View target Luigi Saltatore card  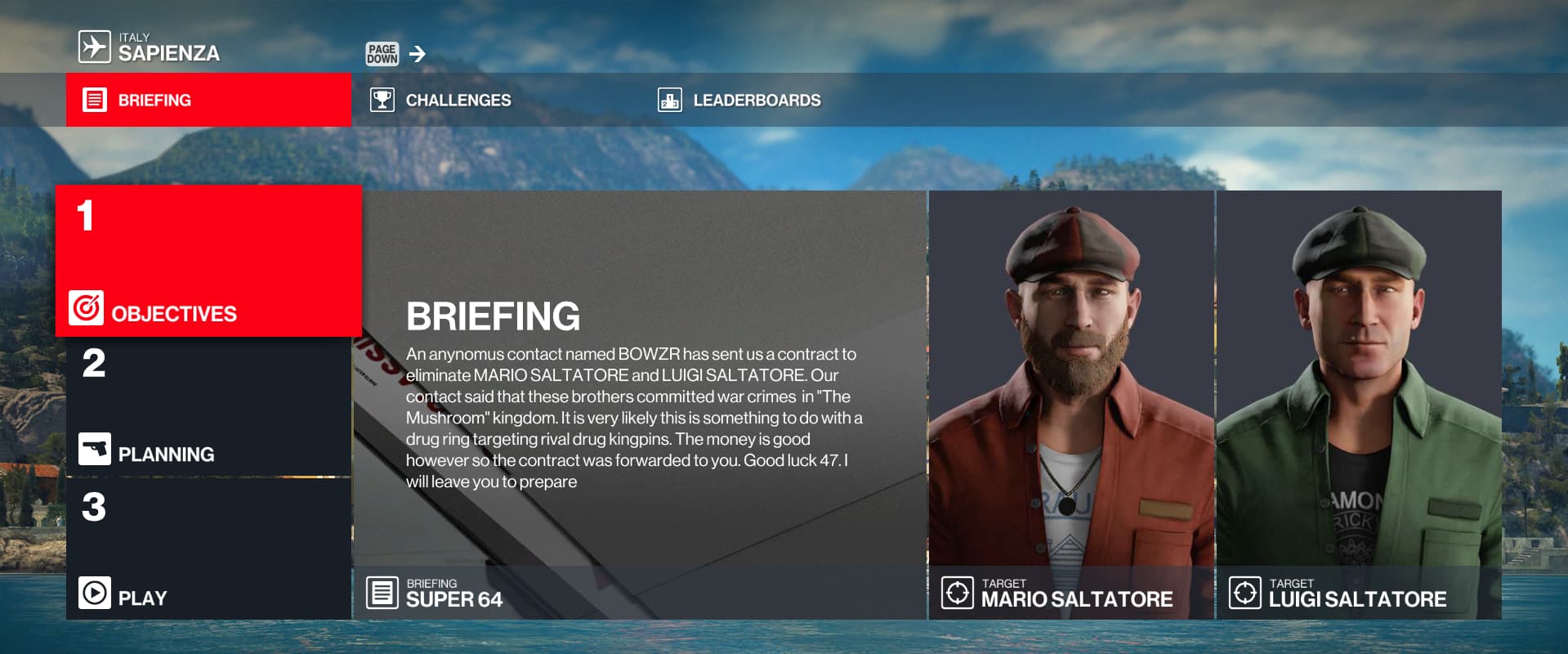coord(1359,405)
